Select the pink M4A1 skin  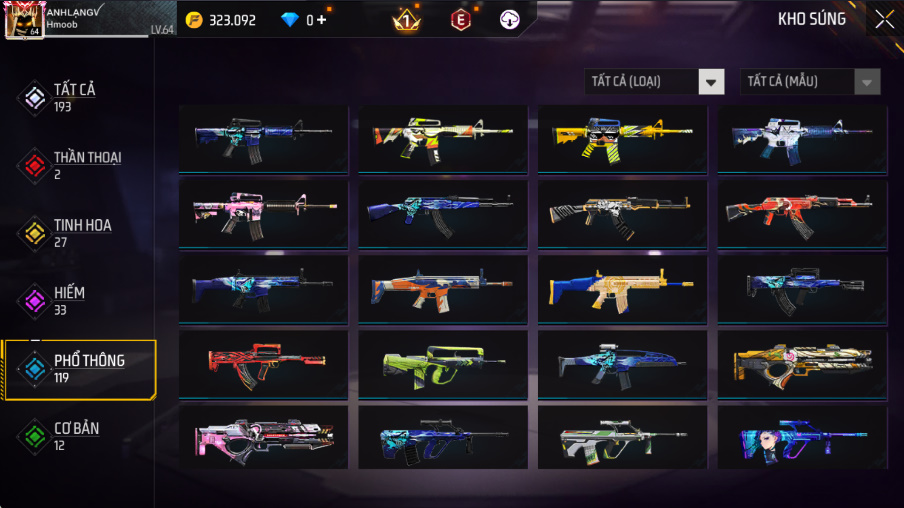pyautogui.click(x=263, y=212)
